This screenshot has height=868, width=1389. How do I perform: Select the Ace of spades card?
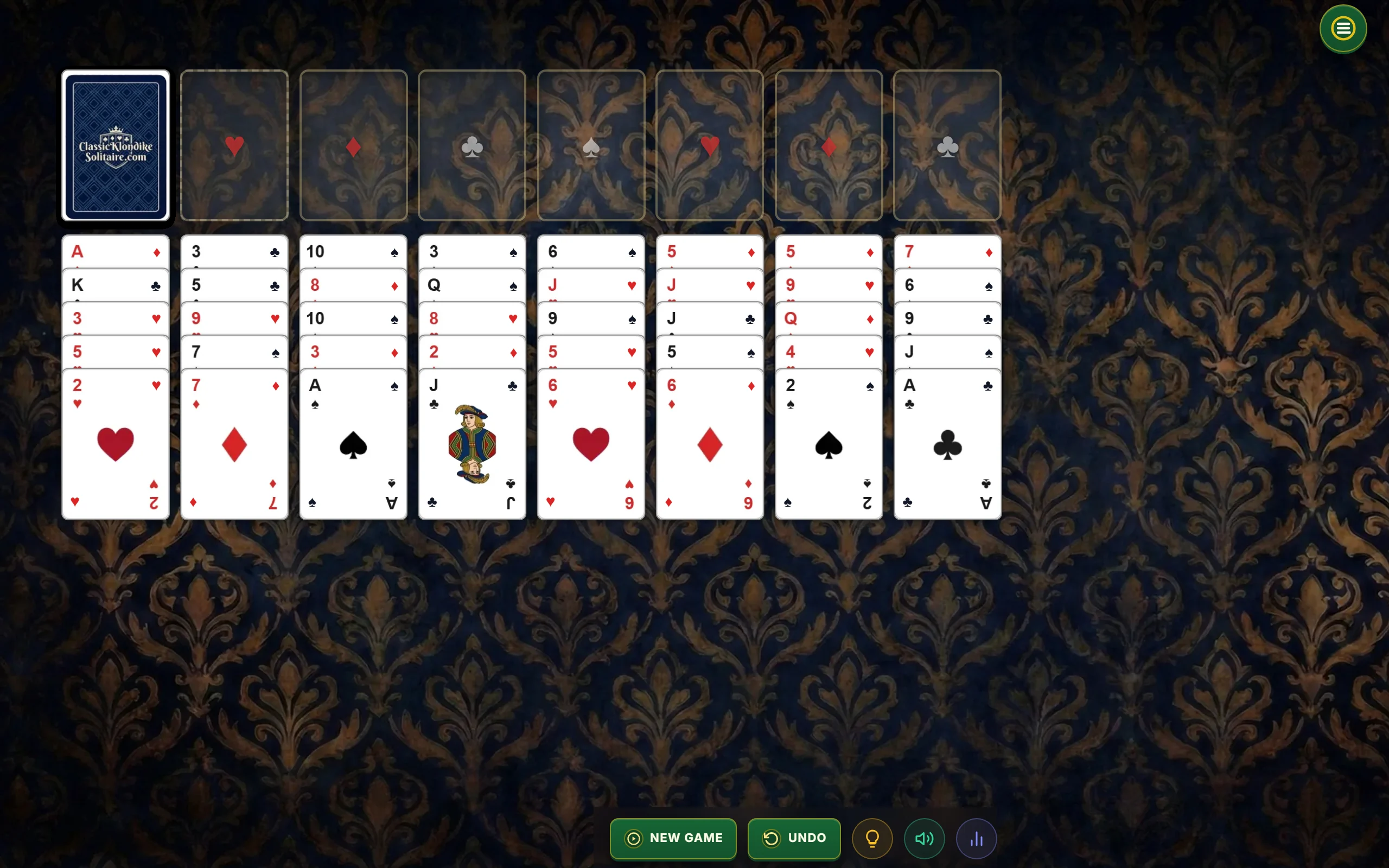(353, 442)
